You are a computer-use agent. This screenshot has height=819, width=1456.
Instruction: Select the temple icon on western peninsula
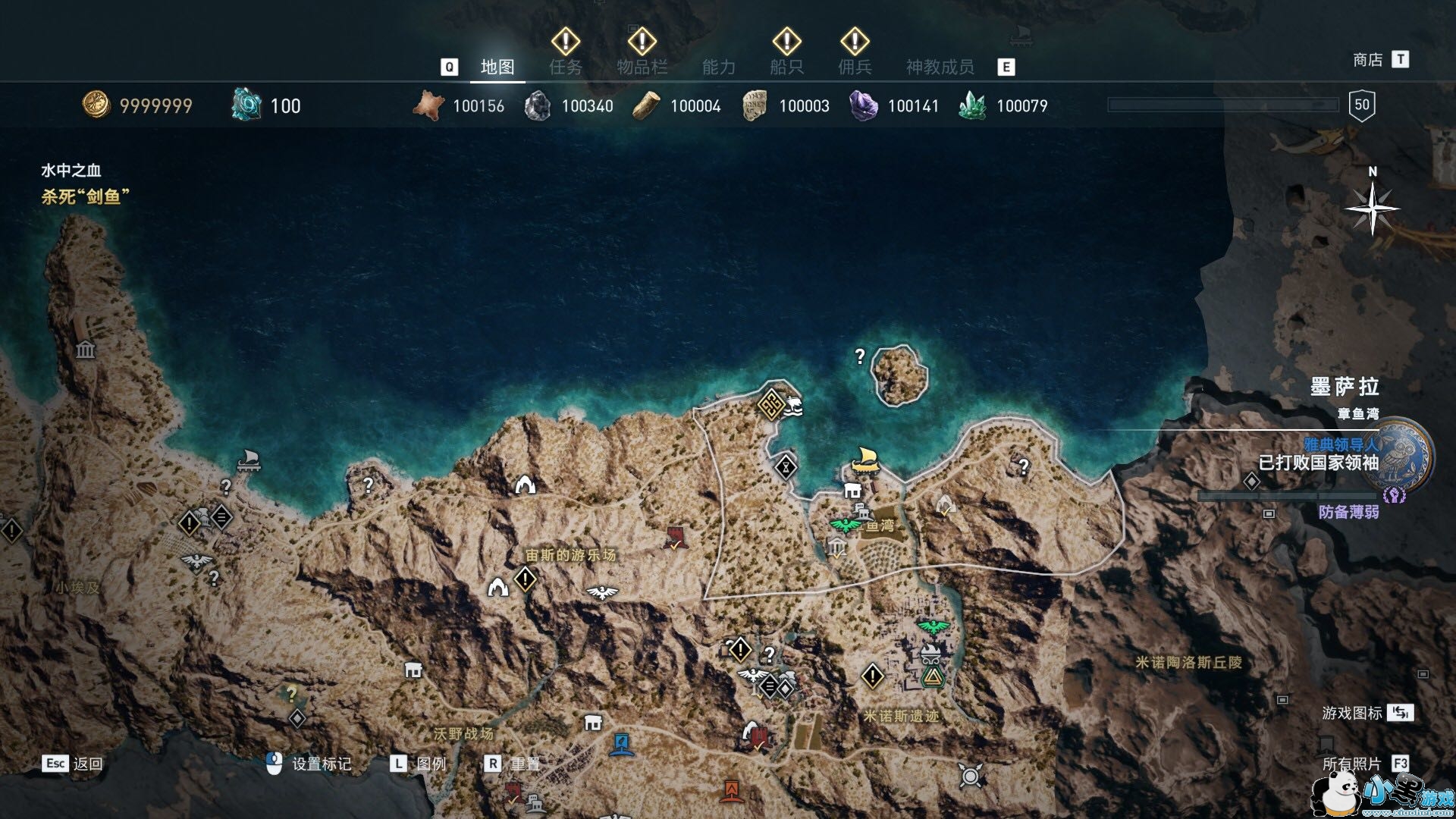point(85,350)
